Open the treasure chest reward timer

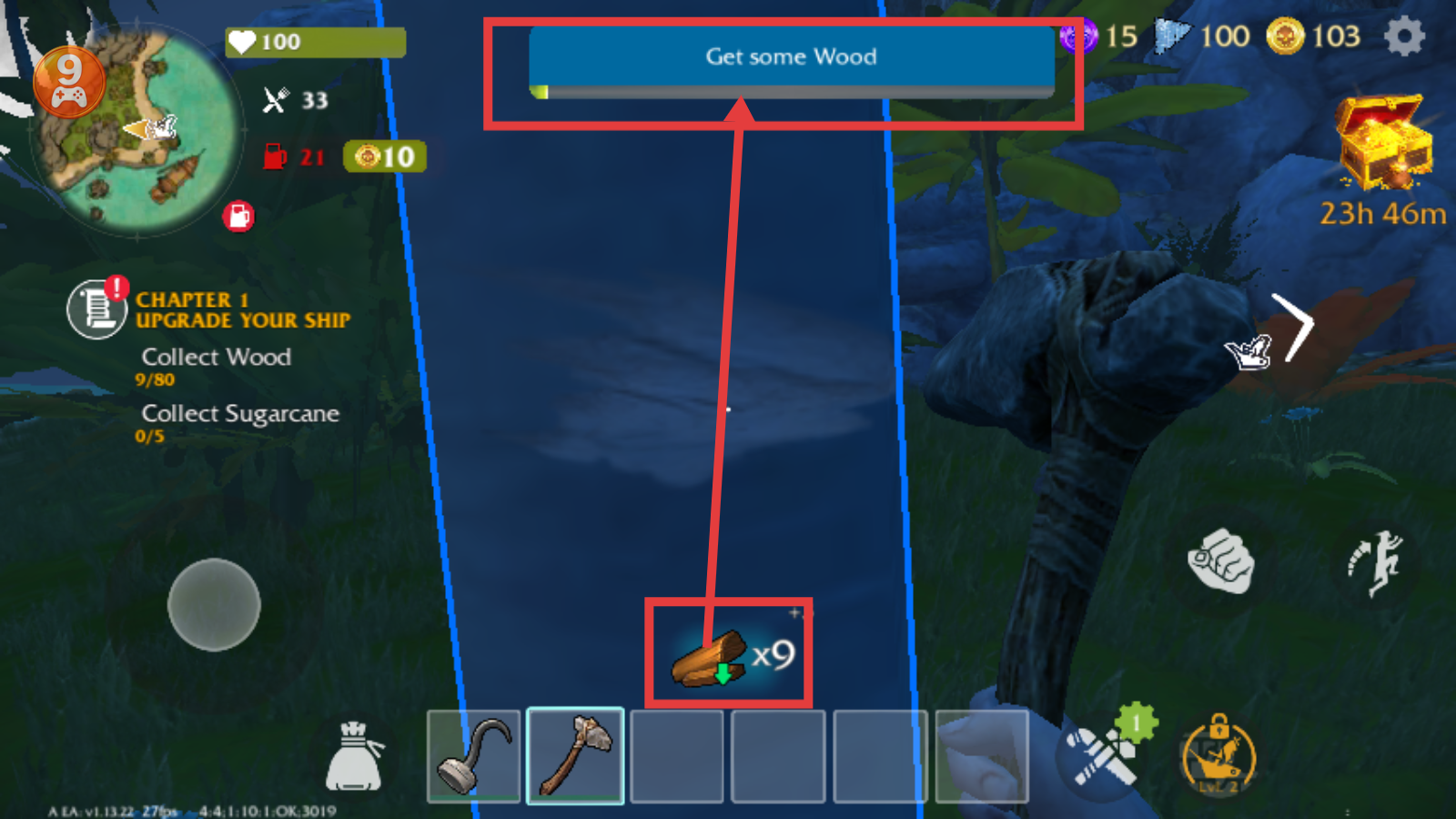pyautogui.click(x=1382, y=146)
